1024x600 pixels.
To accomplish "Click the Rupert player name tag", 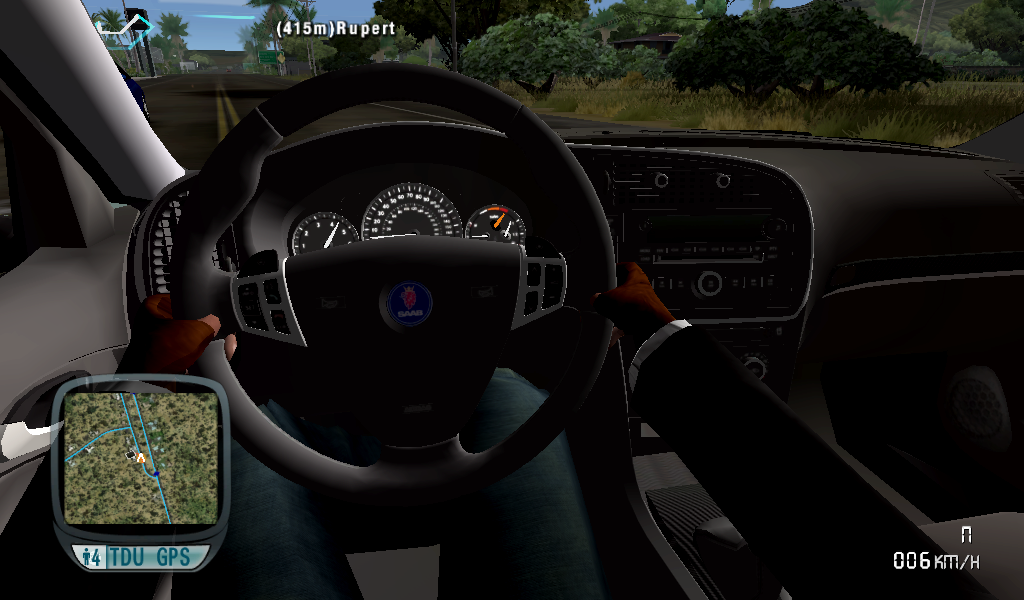I will point(335,30).
